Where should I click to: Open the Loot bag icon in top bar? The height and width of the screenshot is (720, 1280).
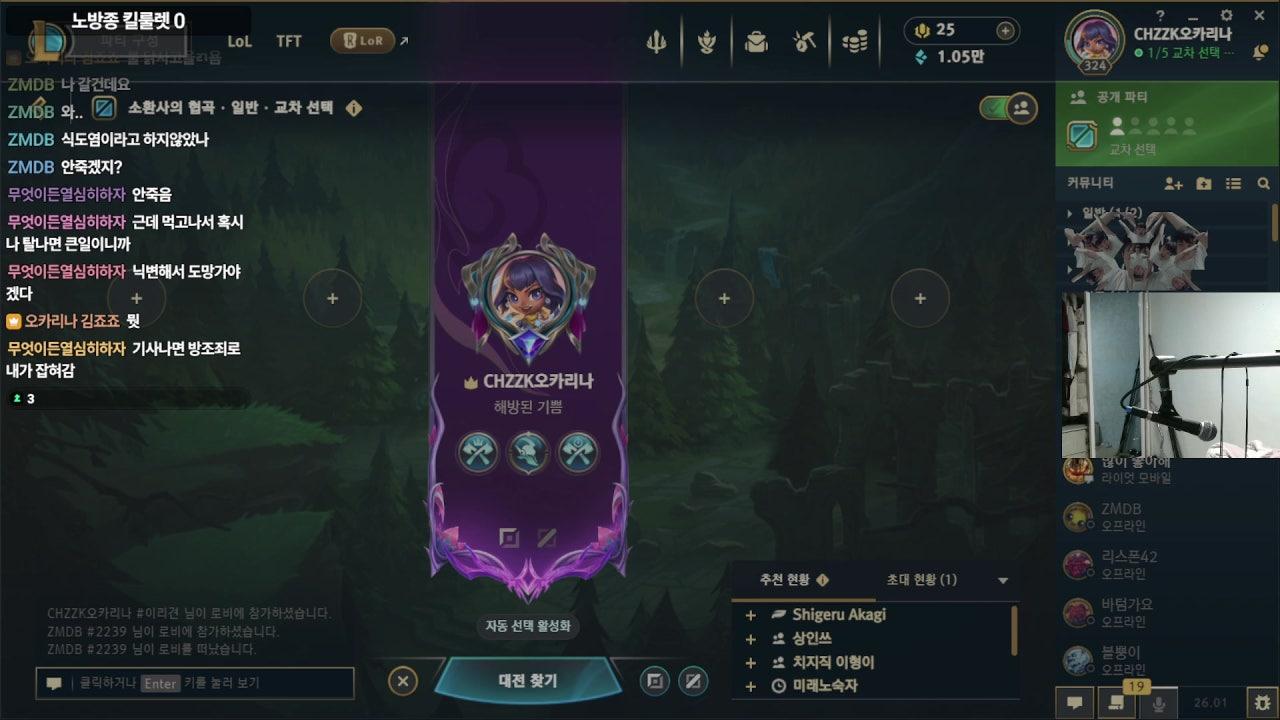(x=757, y=42)
